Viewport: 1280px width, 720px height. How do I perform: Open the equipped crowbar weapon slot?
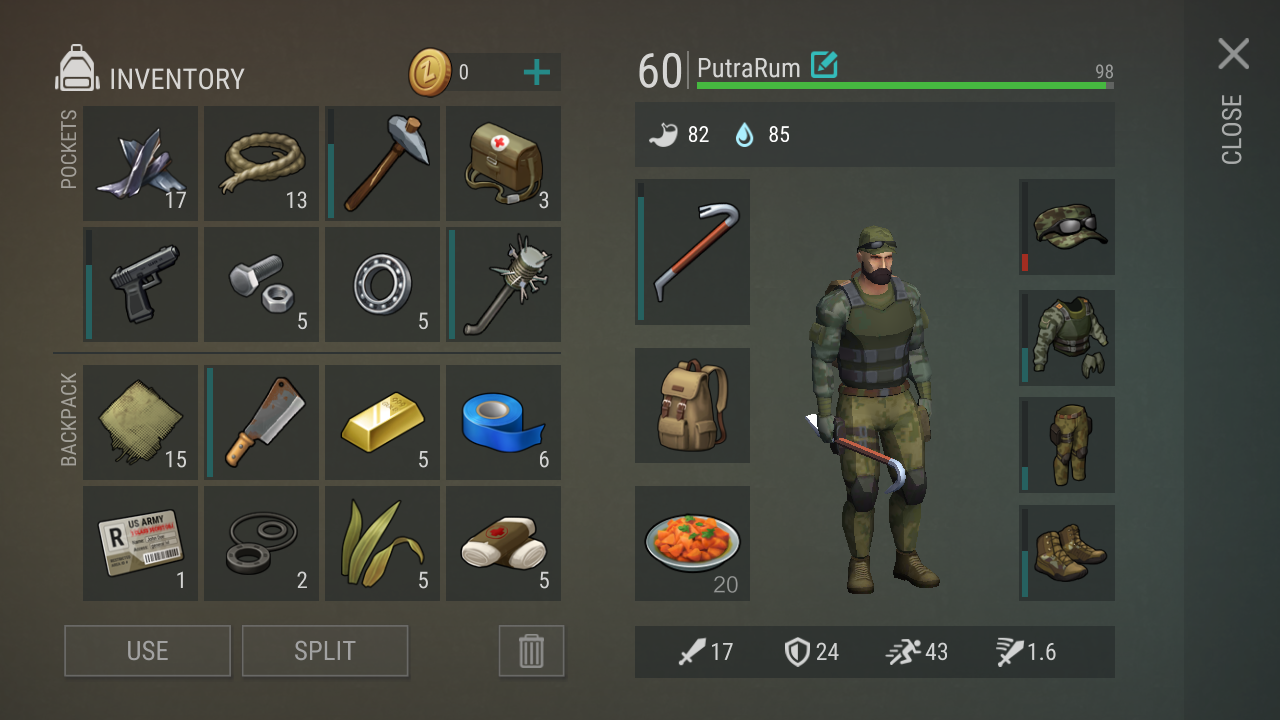click(x=692, y=252)
